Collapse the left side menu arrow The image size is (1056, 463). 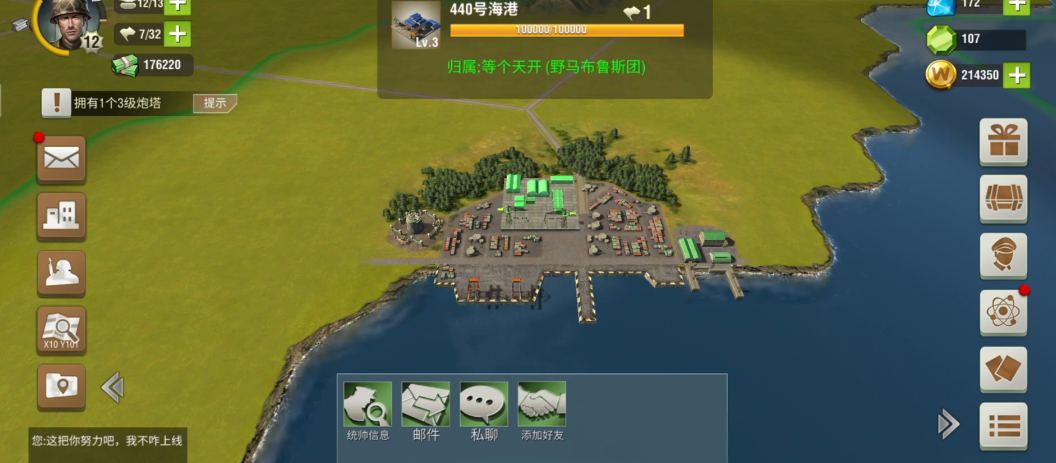112,387
